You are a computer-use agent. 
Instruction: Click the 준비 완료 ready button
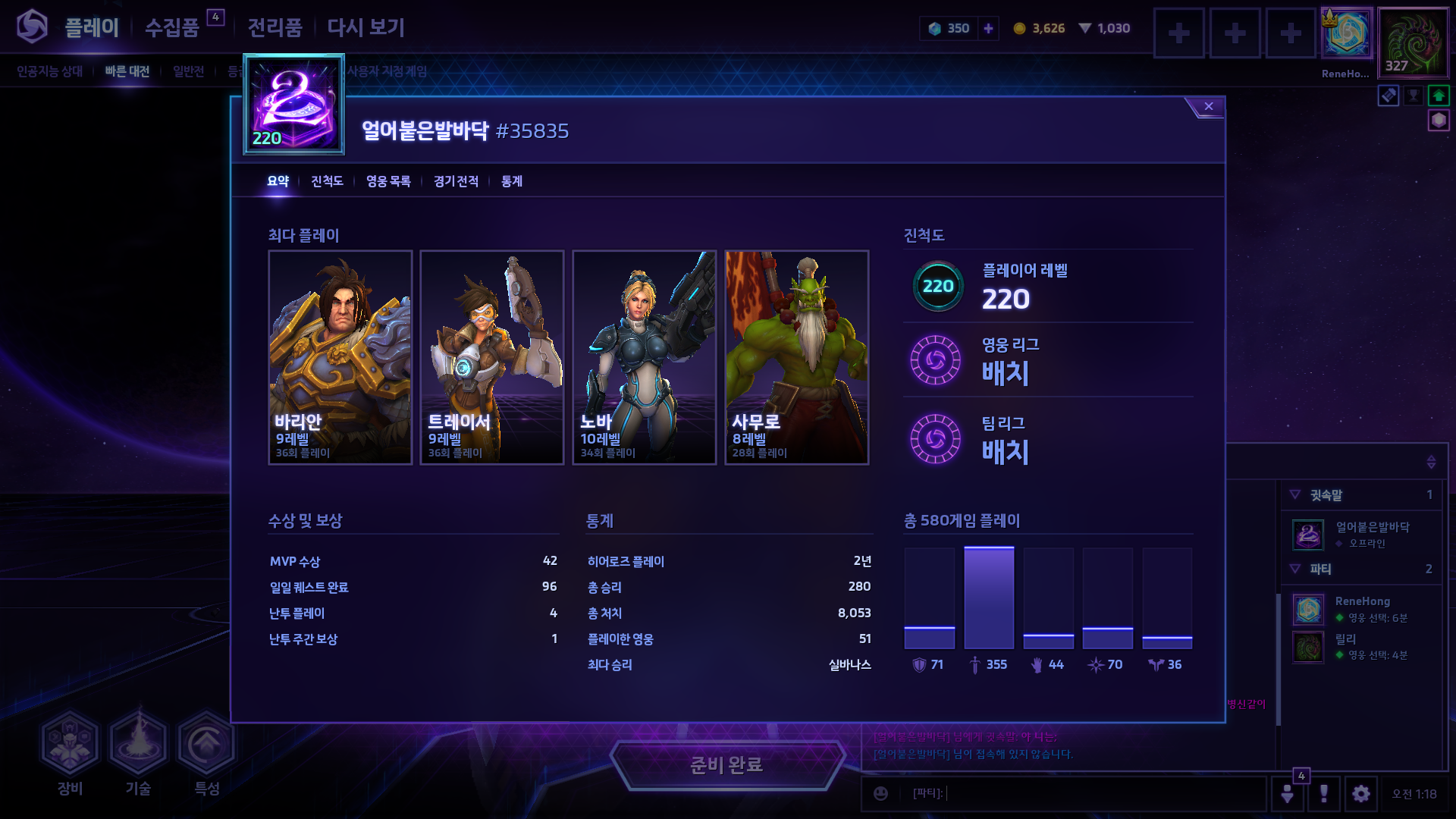tap(726, 764)
